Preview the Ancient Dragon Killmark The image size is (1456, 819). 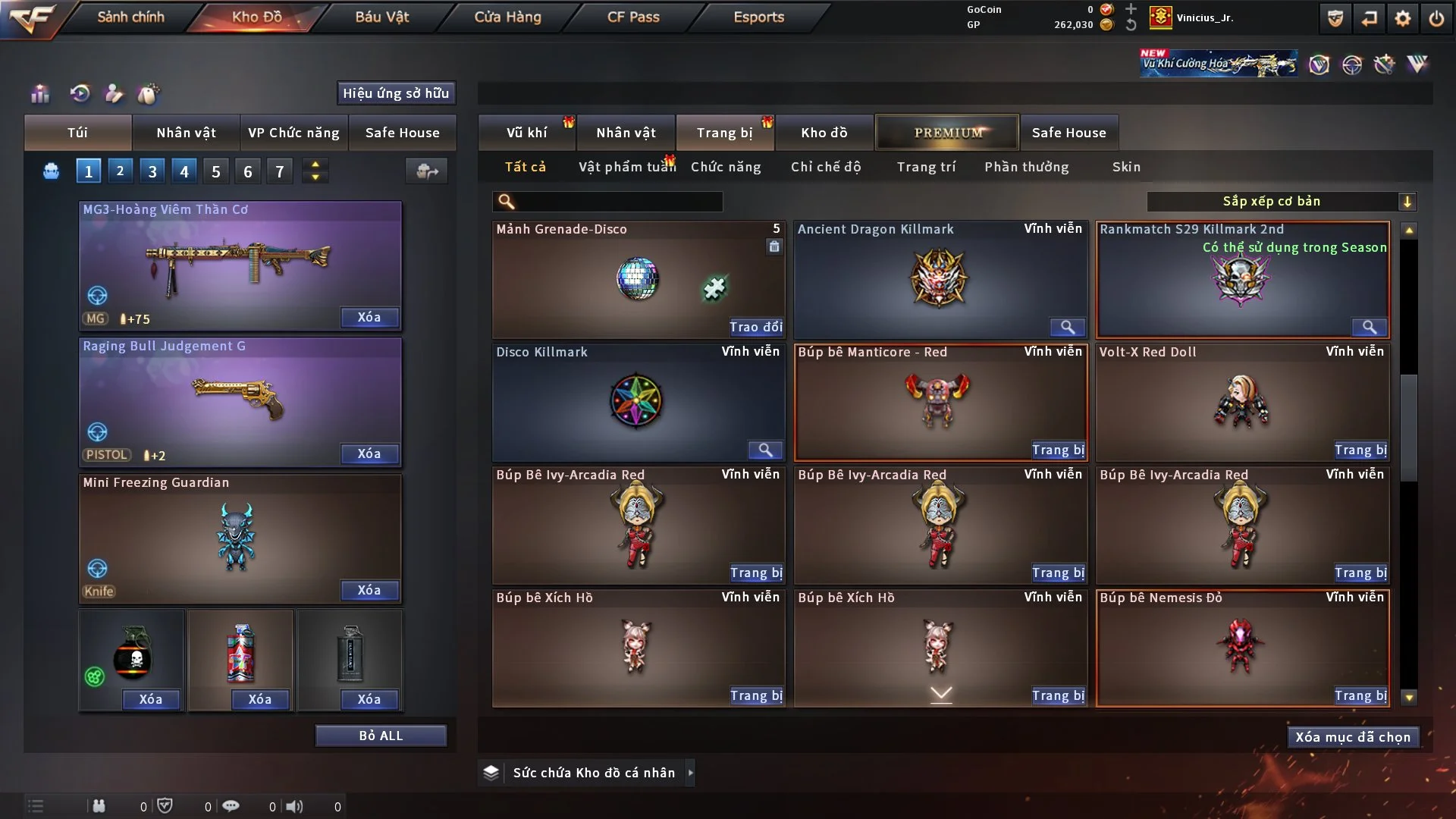tap(1067, 328)
